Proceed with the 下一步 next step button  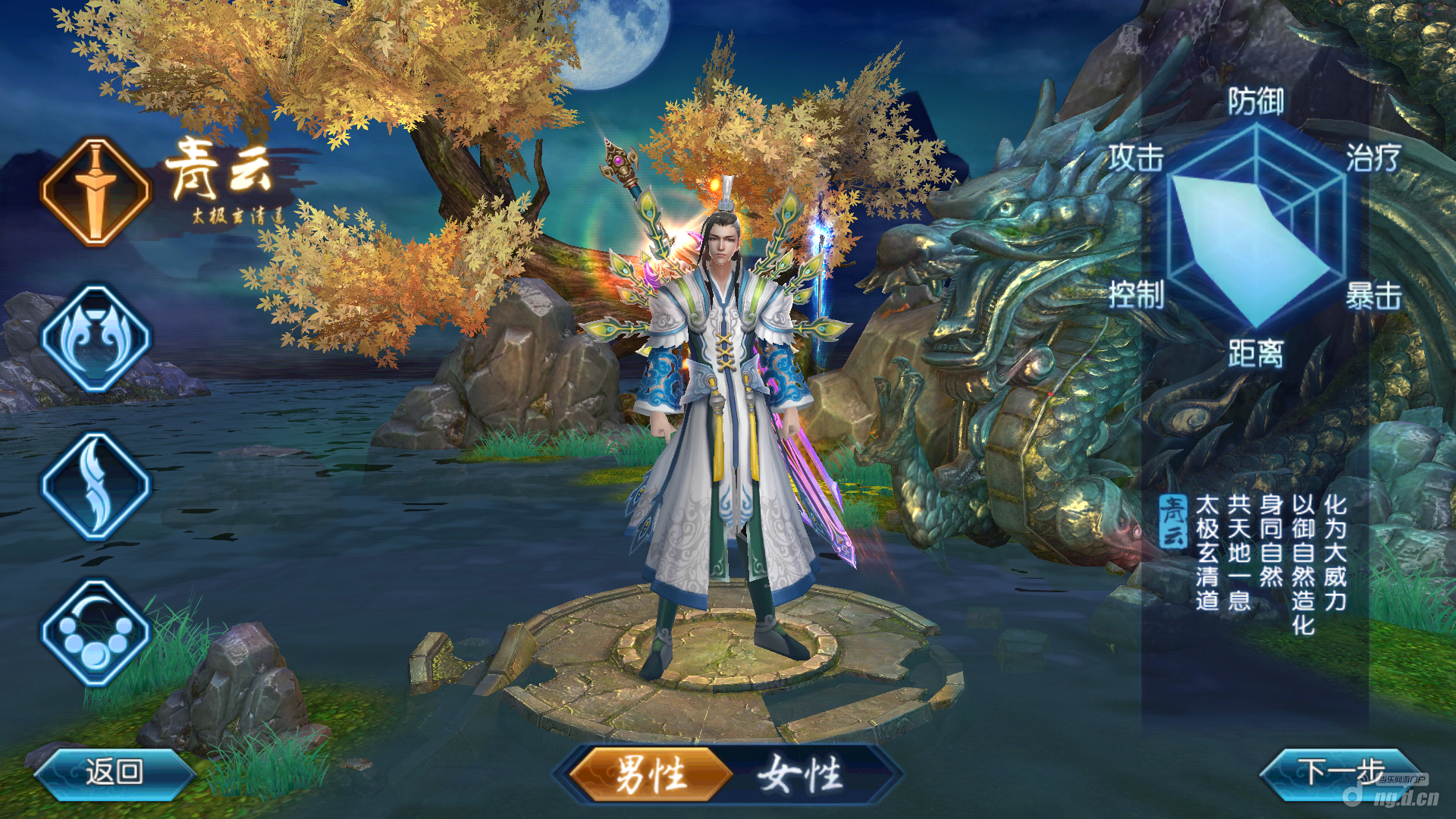[x=1339, y=772]
